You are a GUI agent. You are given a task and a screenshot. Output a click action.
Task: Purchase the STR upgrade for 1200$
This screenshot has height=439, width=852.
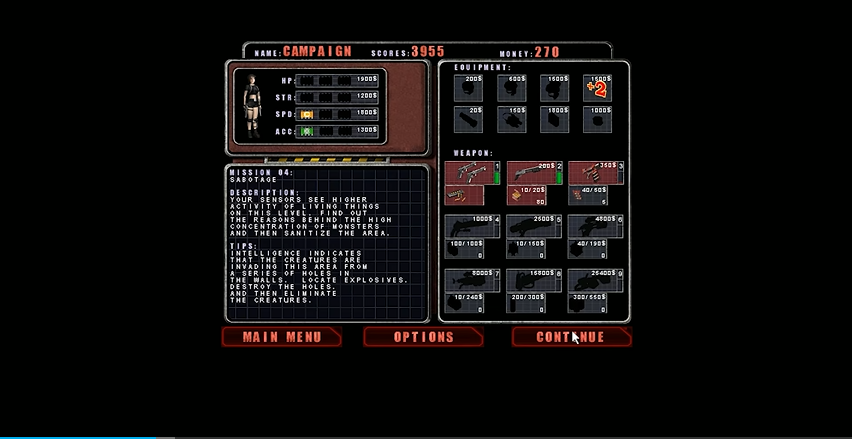click(x=338, y=96)
